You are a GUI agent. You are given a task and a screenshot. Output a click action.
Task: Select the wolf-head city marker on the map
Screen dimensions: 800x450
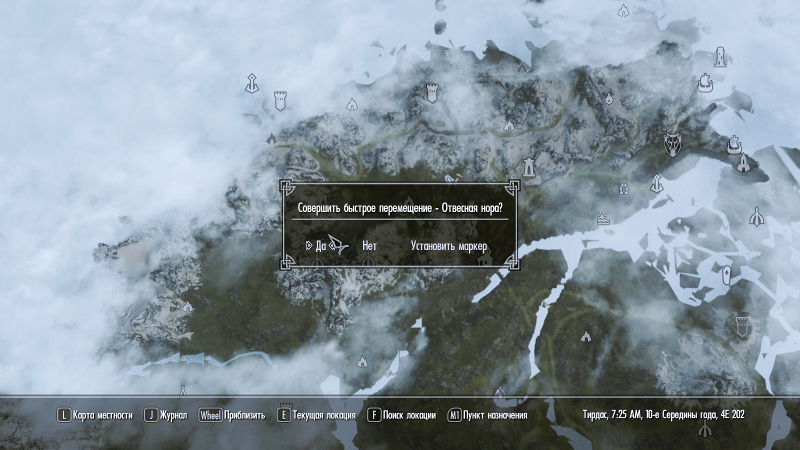[674, 146]
